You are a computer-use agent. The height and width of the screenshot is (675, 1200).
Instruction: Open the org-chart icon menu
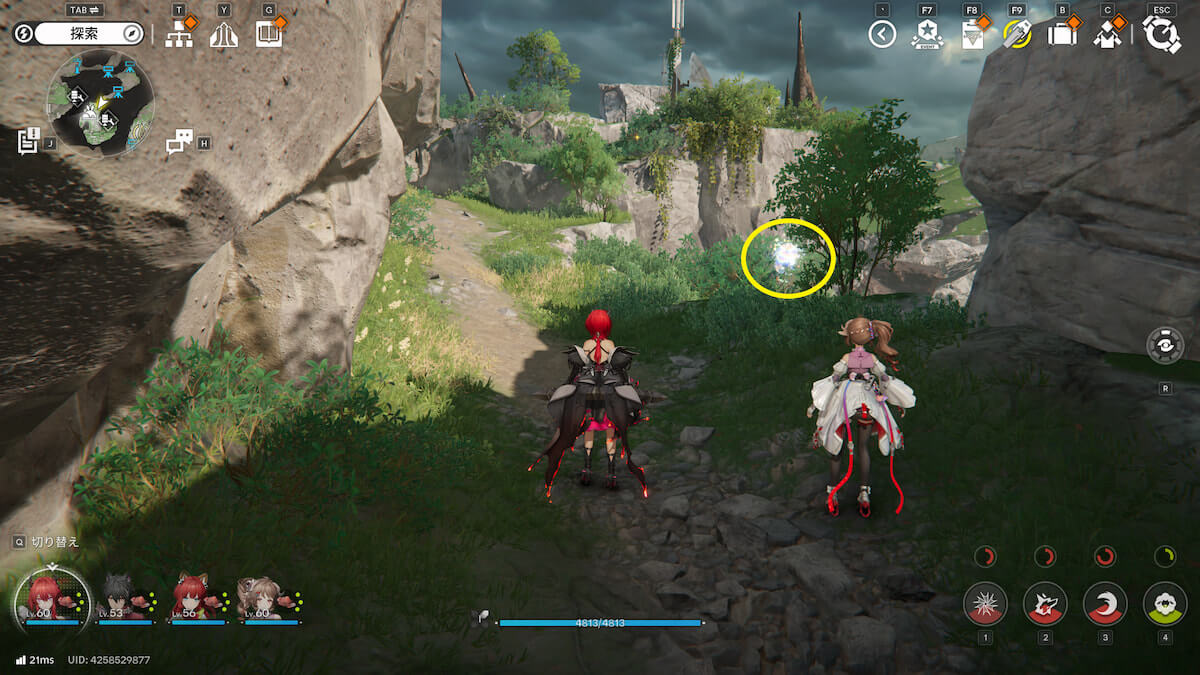(179, 35)
